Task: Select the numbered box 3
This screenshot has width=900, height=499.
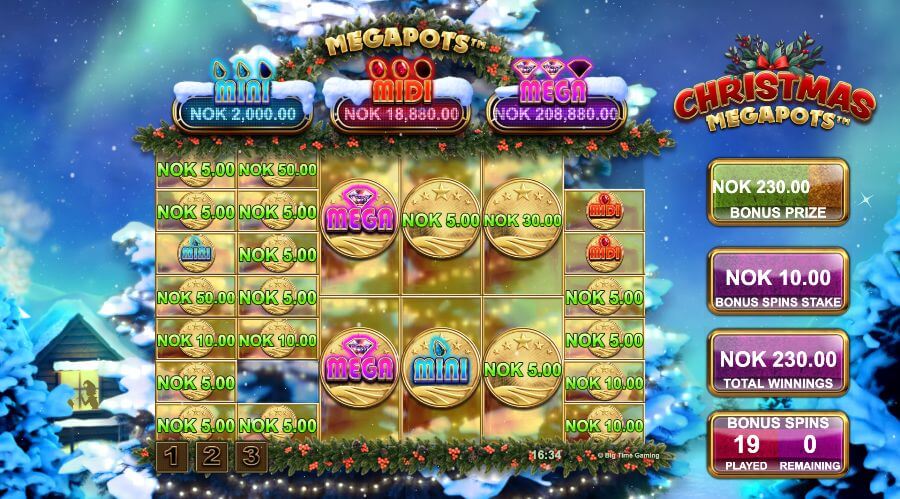Action: click(x=252, y=457)
